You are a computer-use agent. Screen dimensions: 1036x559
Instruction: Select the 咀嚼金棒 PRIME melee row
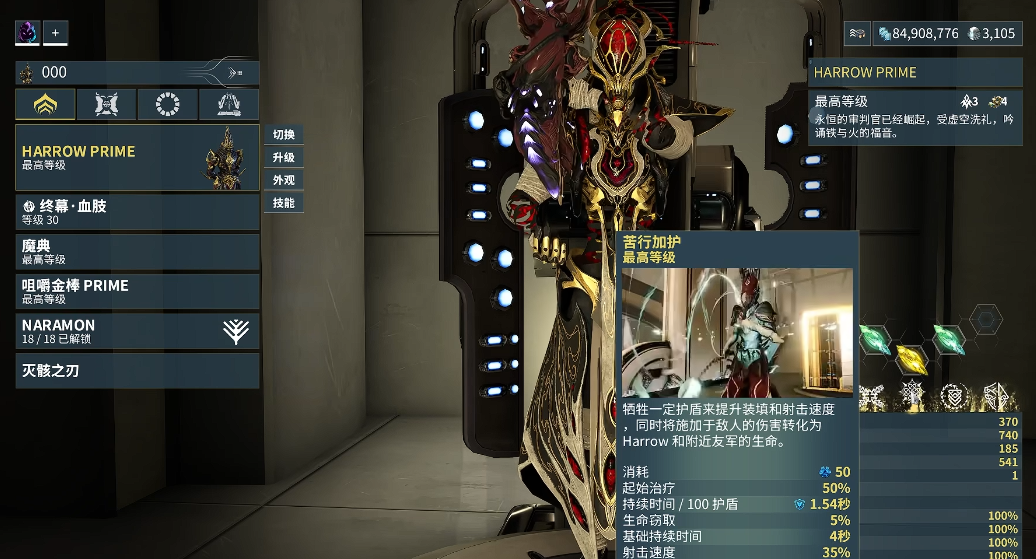point(137,291)
